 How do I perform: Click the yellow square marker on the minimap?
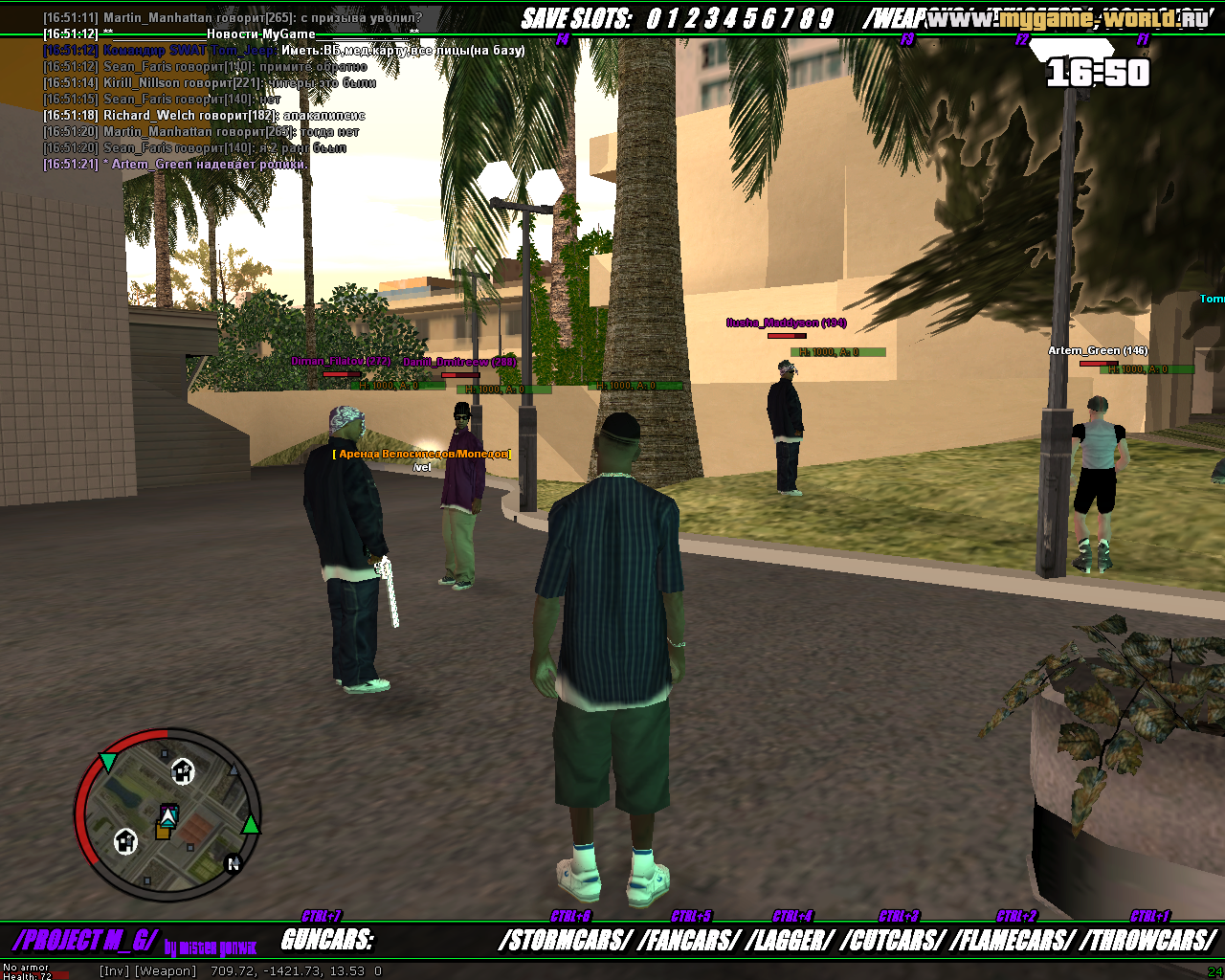[x=163, y=831]
